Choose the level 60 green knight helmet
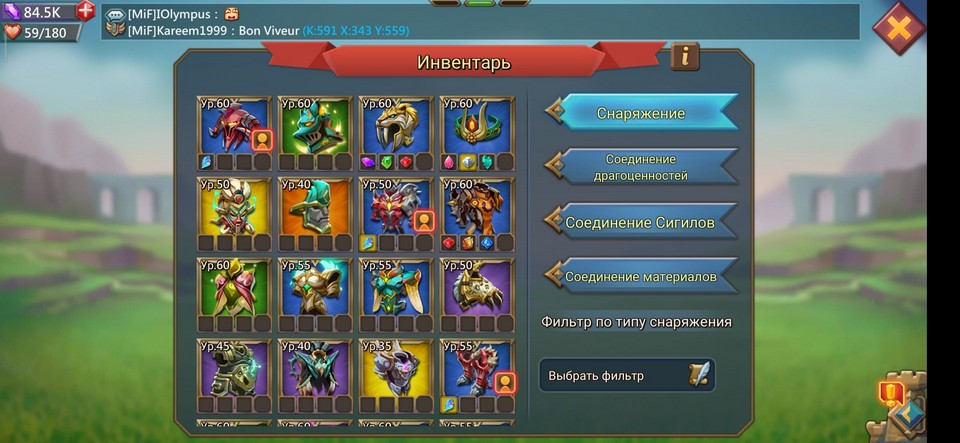 click(315, 126)
